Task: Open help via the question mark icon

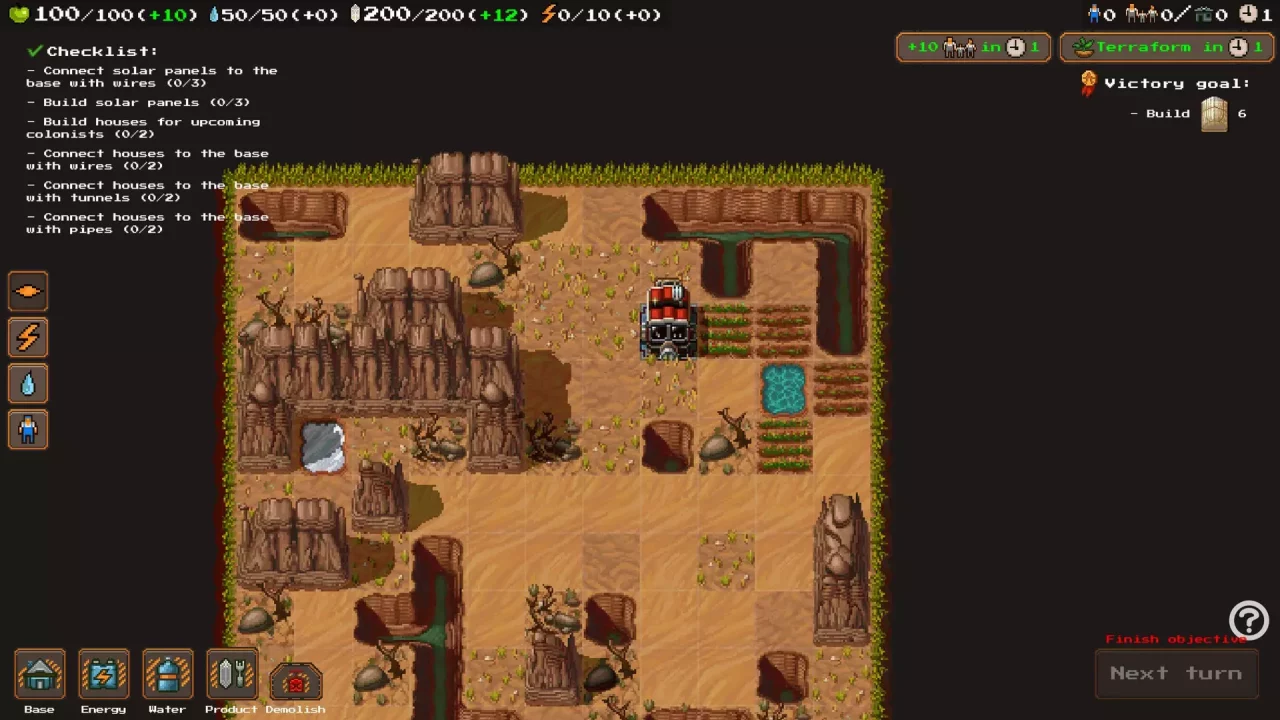Action: click(1248, 620)
